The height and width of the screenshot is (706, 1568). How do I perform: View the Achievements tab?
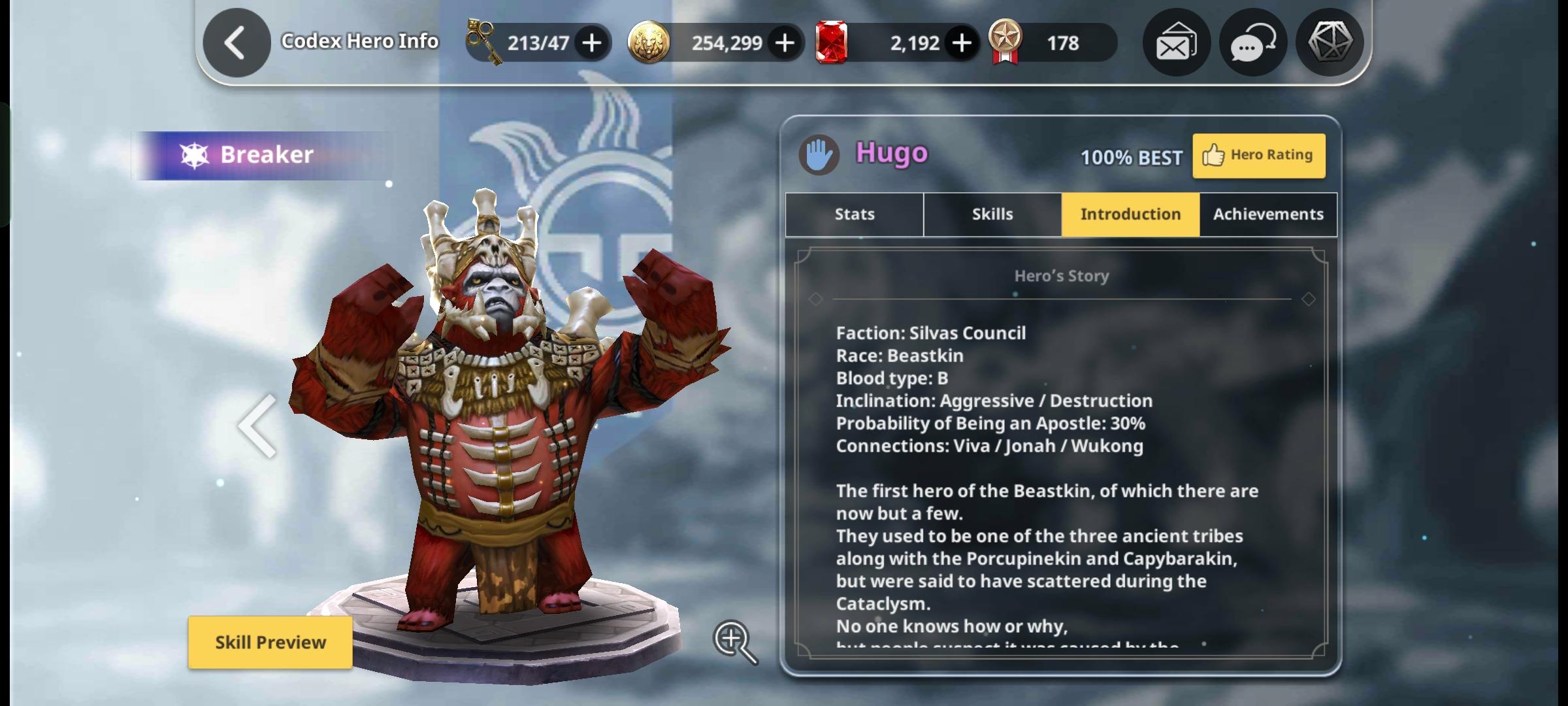(1268, 214)
